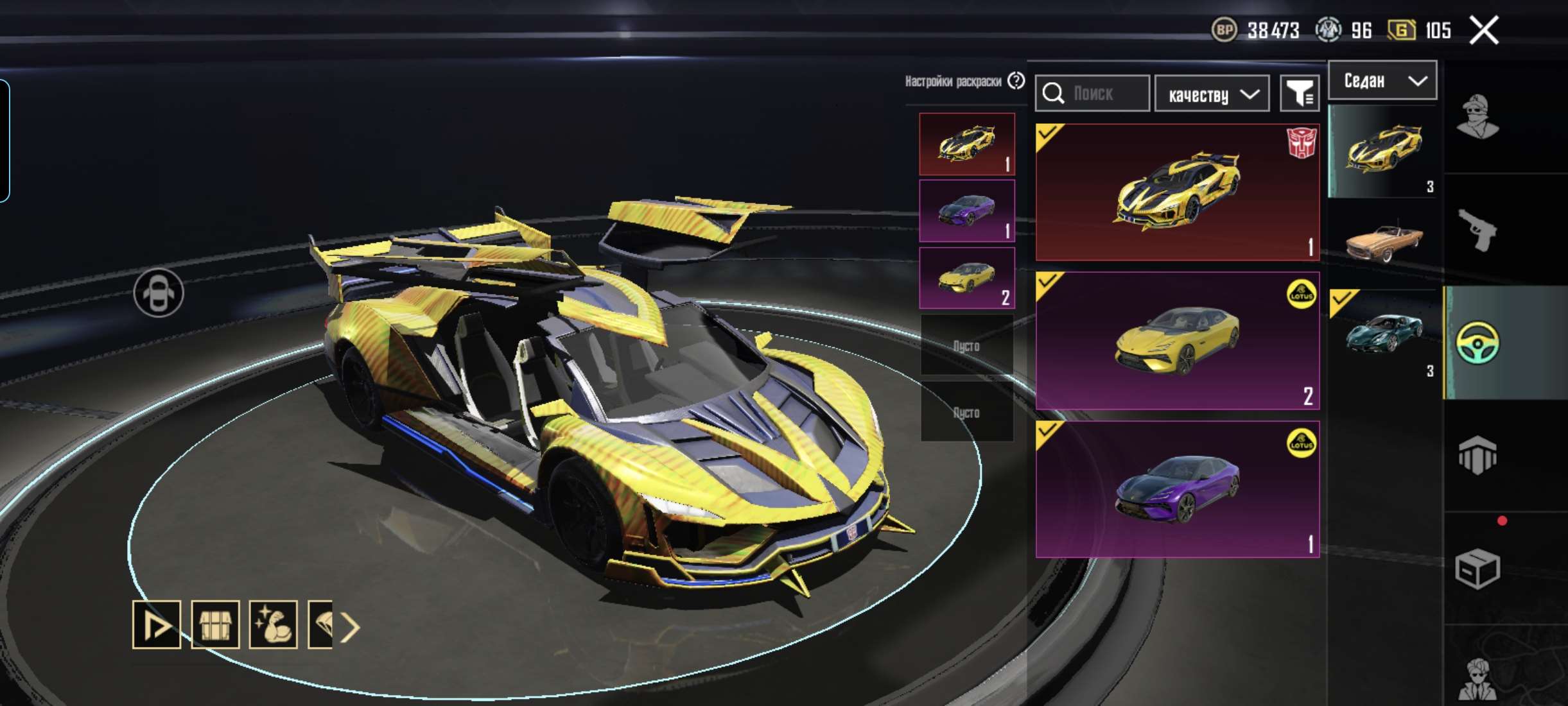Select the yellow Transformers car skin card

pyautogui.click(x=1177, y=192)
